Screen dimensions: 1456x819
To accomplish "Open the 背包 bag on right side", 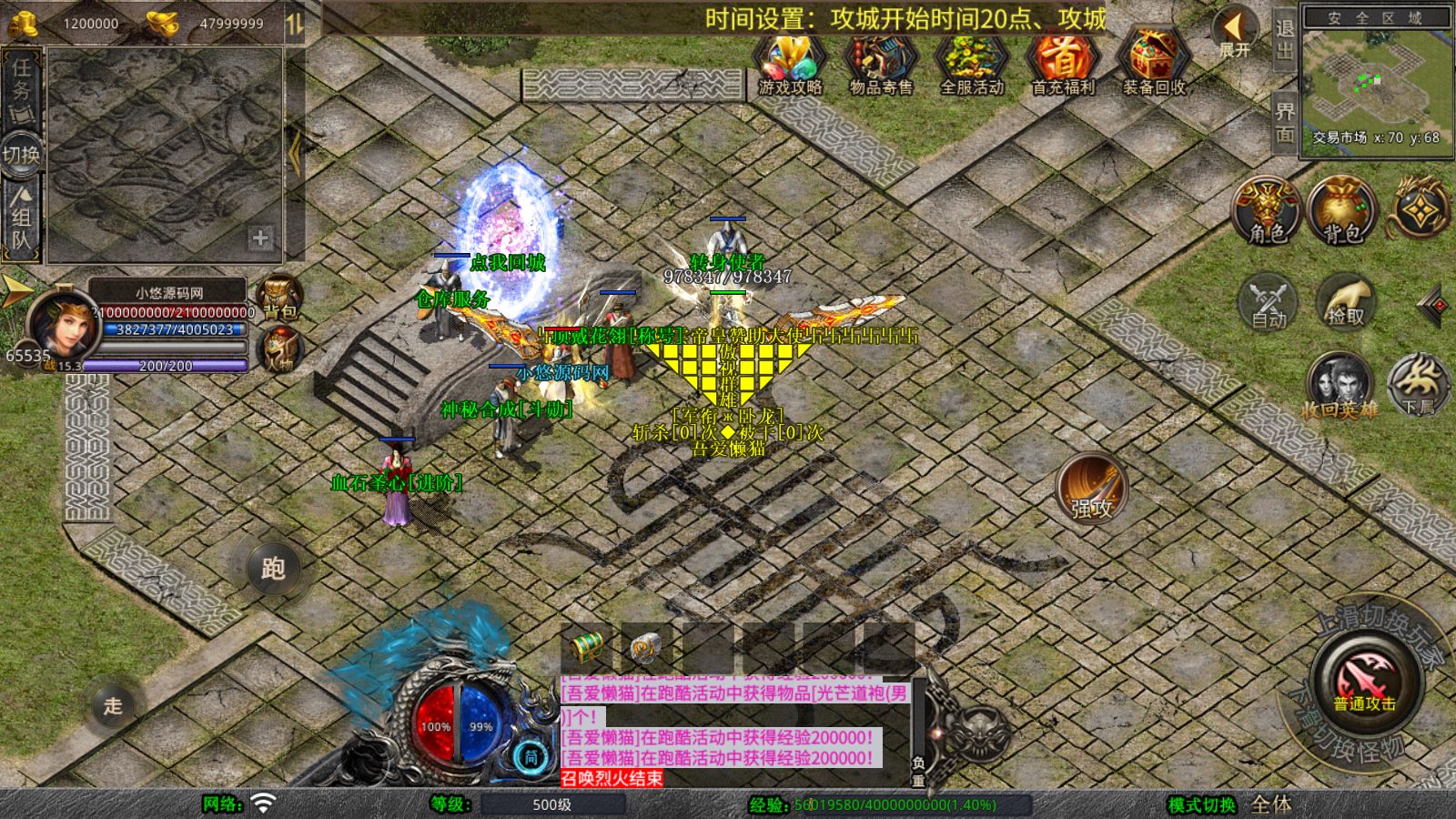I will pyautogui.click(x=1341, y=210).
